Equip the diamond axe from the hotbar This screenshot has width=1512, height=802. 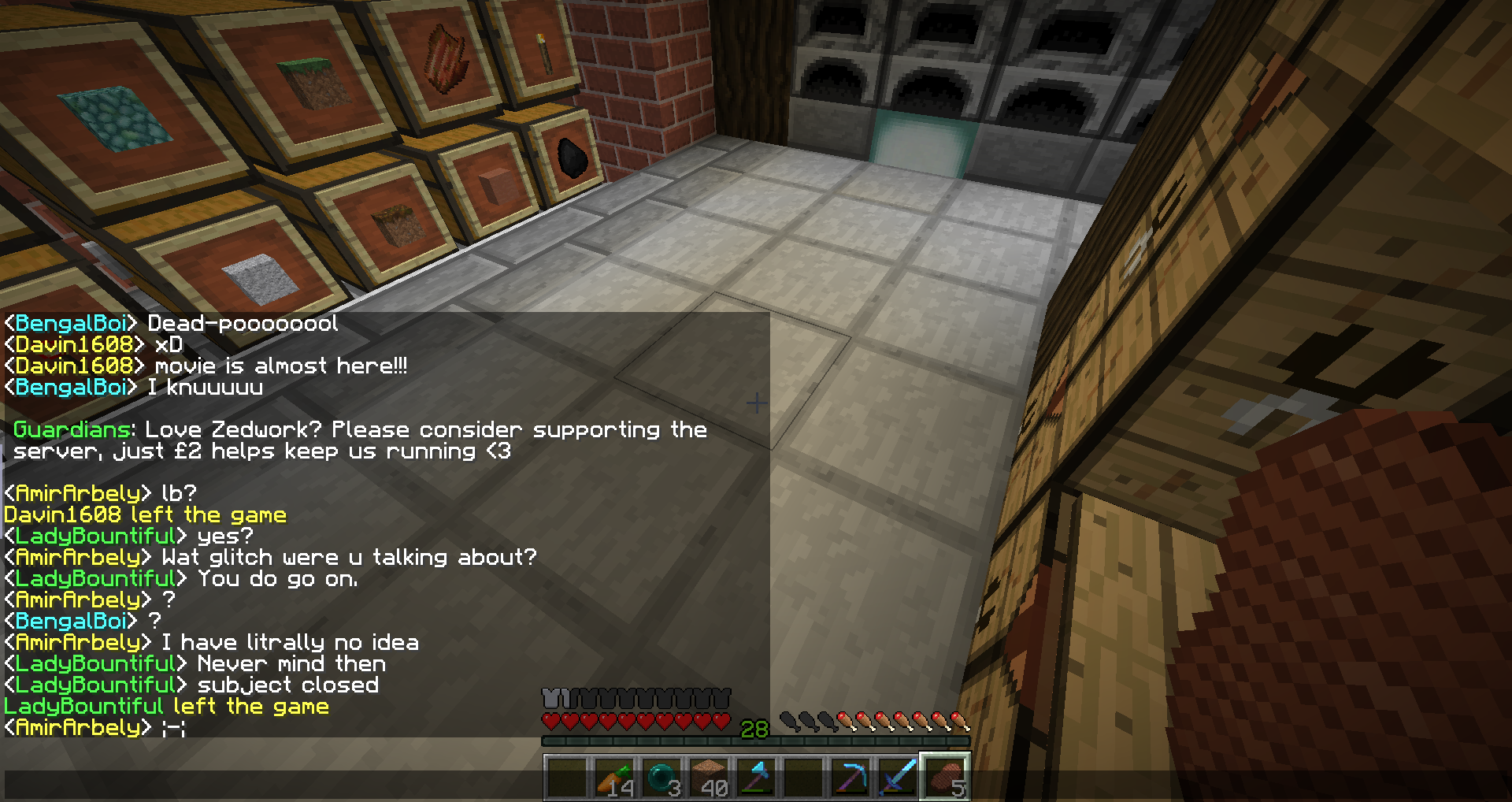756,777
